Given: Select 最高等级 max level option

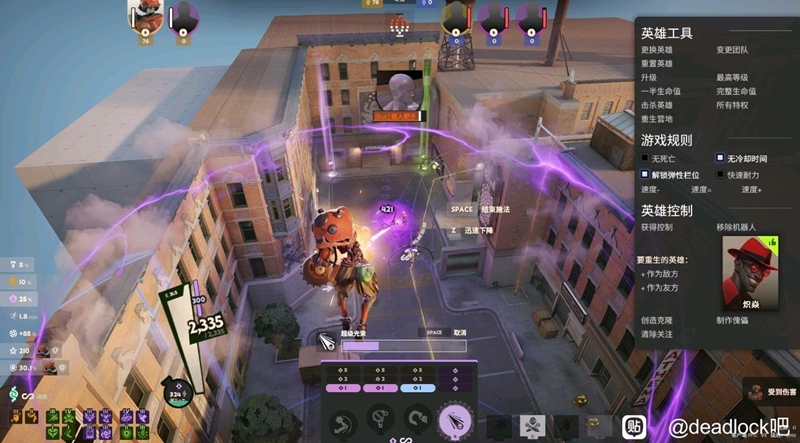Looking at the screenshot, I should coord(732,77).
